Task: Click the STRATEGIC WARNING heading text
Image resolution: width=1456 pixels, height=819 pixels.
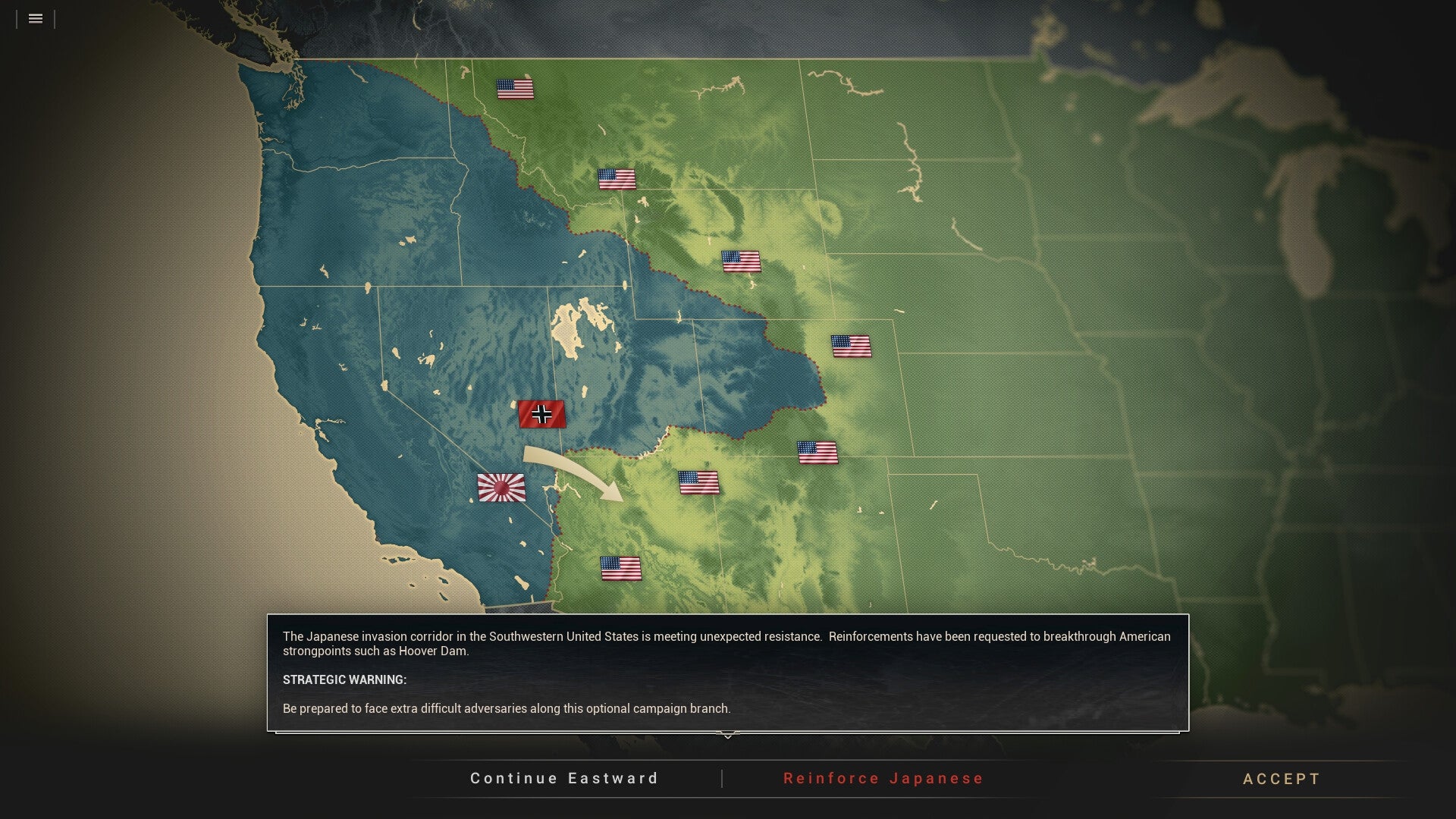Action: click(344, 680)
